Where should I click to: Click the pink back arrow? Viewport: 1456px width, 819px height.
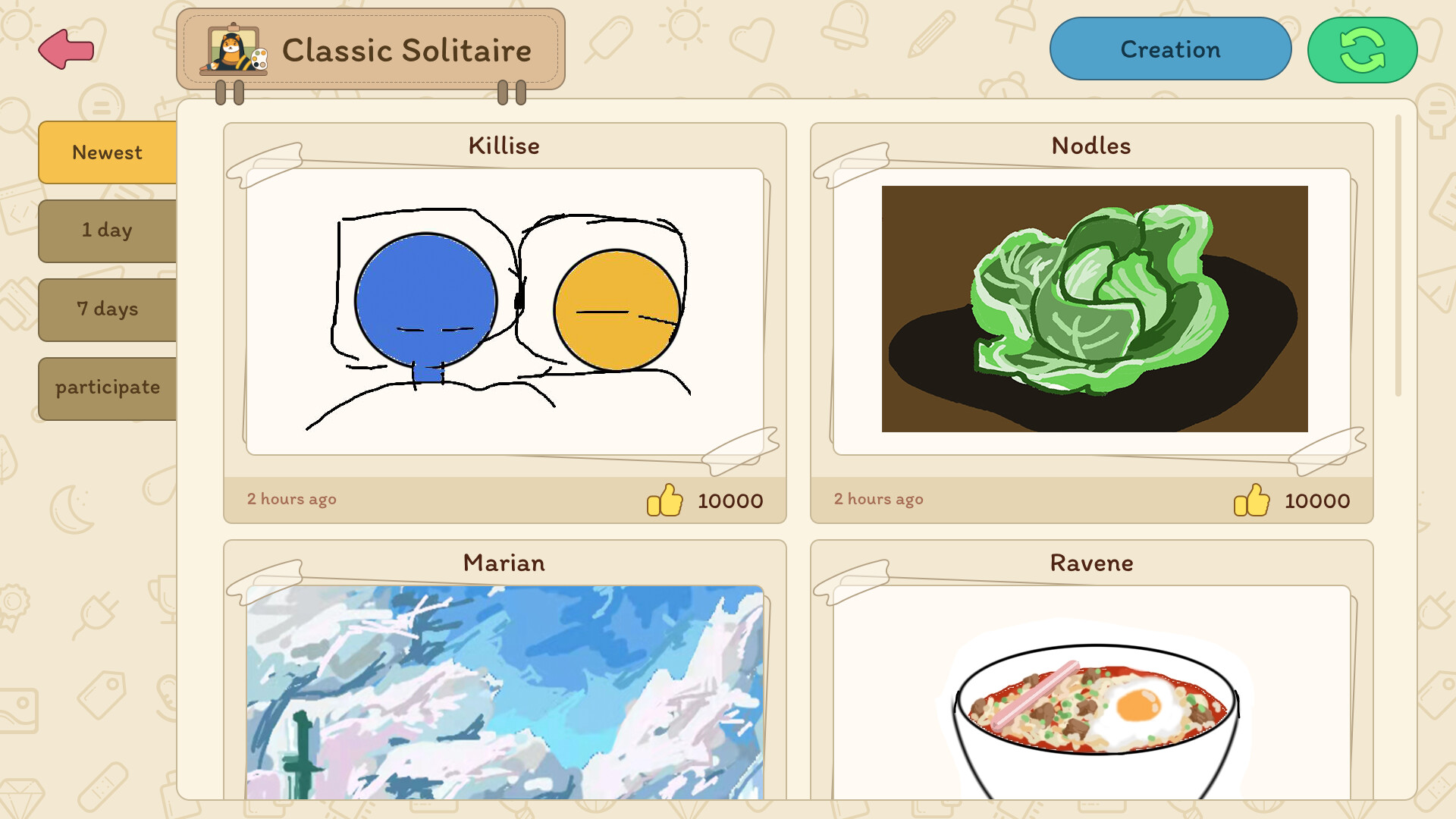click(x=66, y=49)
